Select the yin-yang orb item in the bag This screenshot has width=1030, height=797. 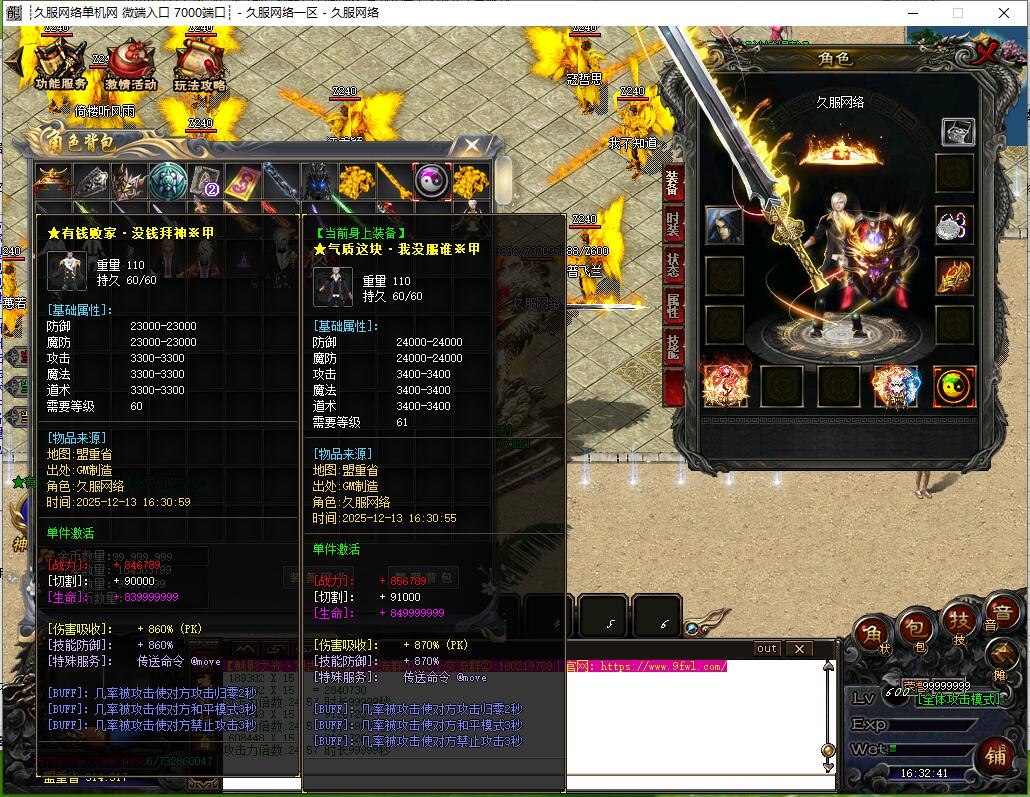pos(432,181)
